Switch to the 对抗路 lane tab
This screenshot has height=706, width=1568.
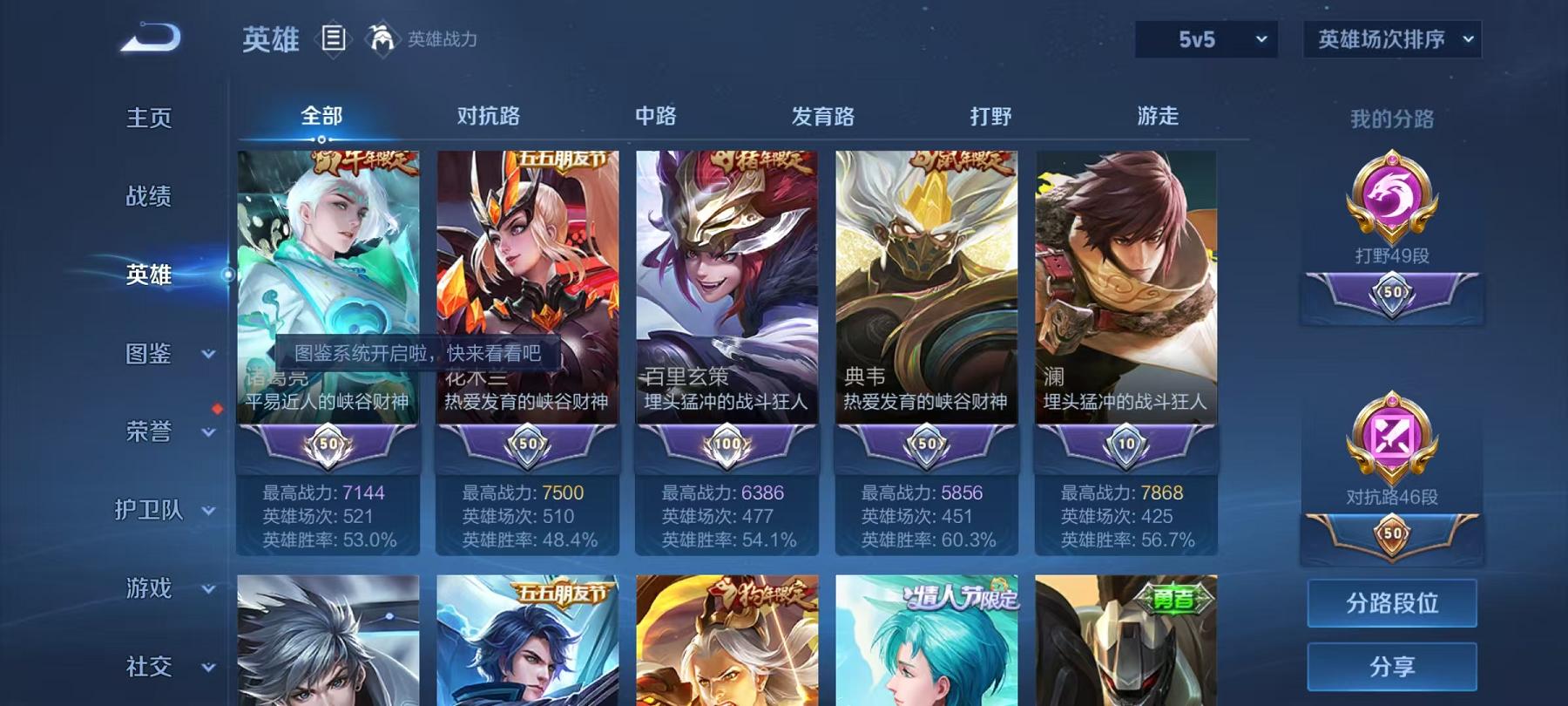pos(484,116)
